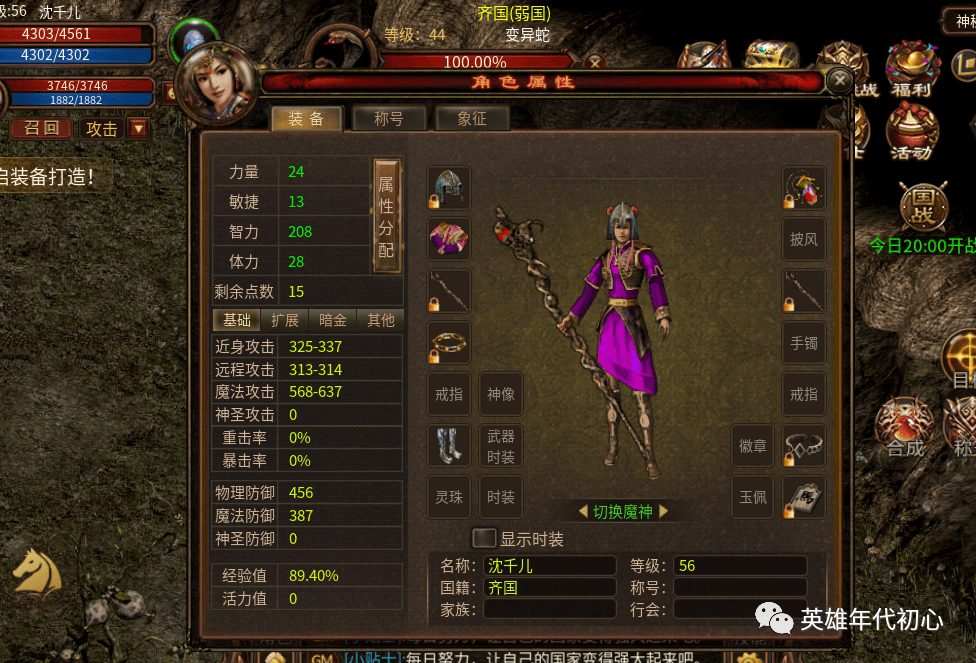Open the 象征 tab
The height and width of the screenshot is (663, 976).
pos(472,119)
